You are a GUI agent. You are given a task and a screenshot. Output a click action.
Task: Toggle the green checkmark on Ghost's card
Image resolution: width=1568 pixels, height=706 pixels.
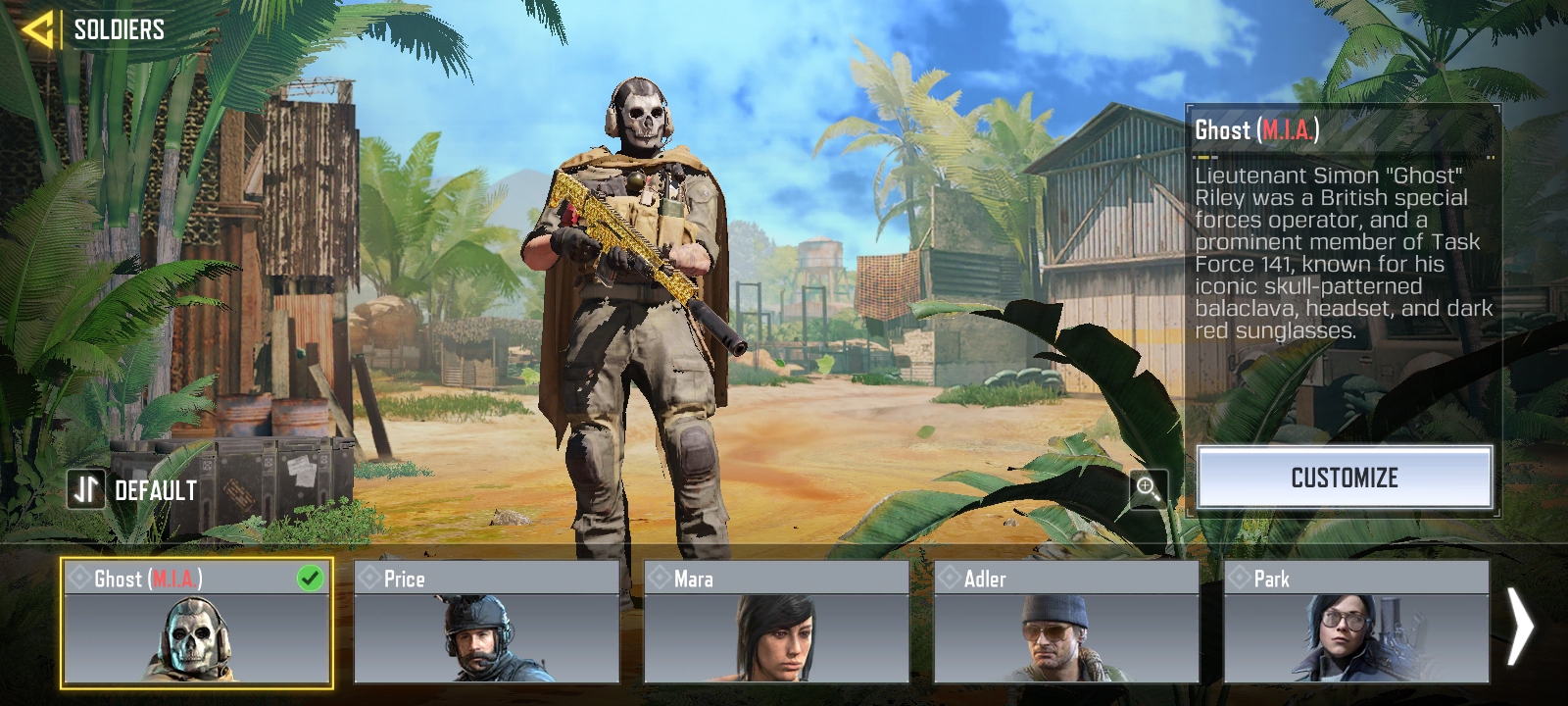(x=309, y=579)
